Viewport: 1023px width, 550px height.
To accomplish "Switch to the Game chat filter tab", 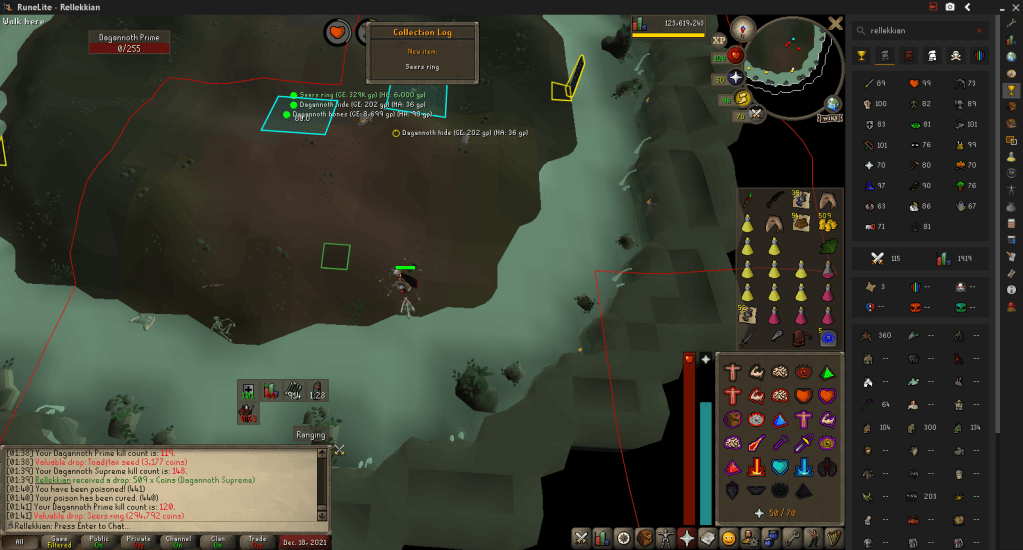I will tap(57, 540).
